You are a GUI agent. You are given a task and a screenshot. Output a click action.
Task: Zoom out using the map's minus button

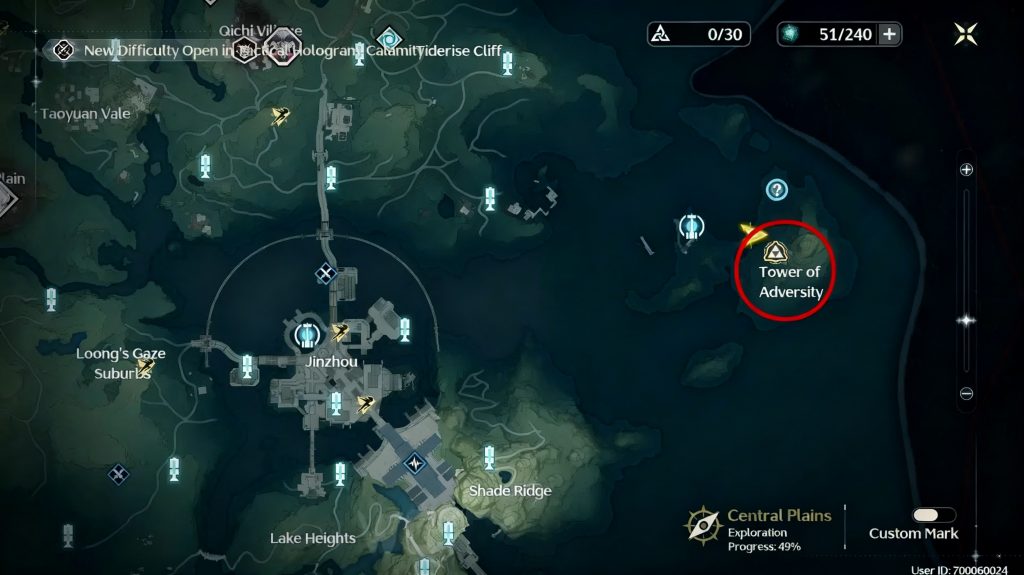[x=966, y=394]
